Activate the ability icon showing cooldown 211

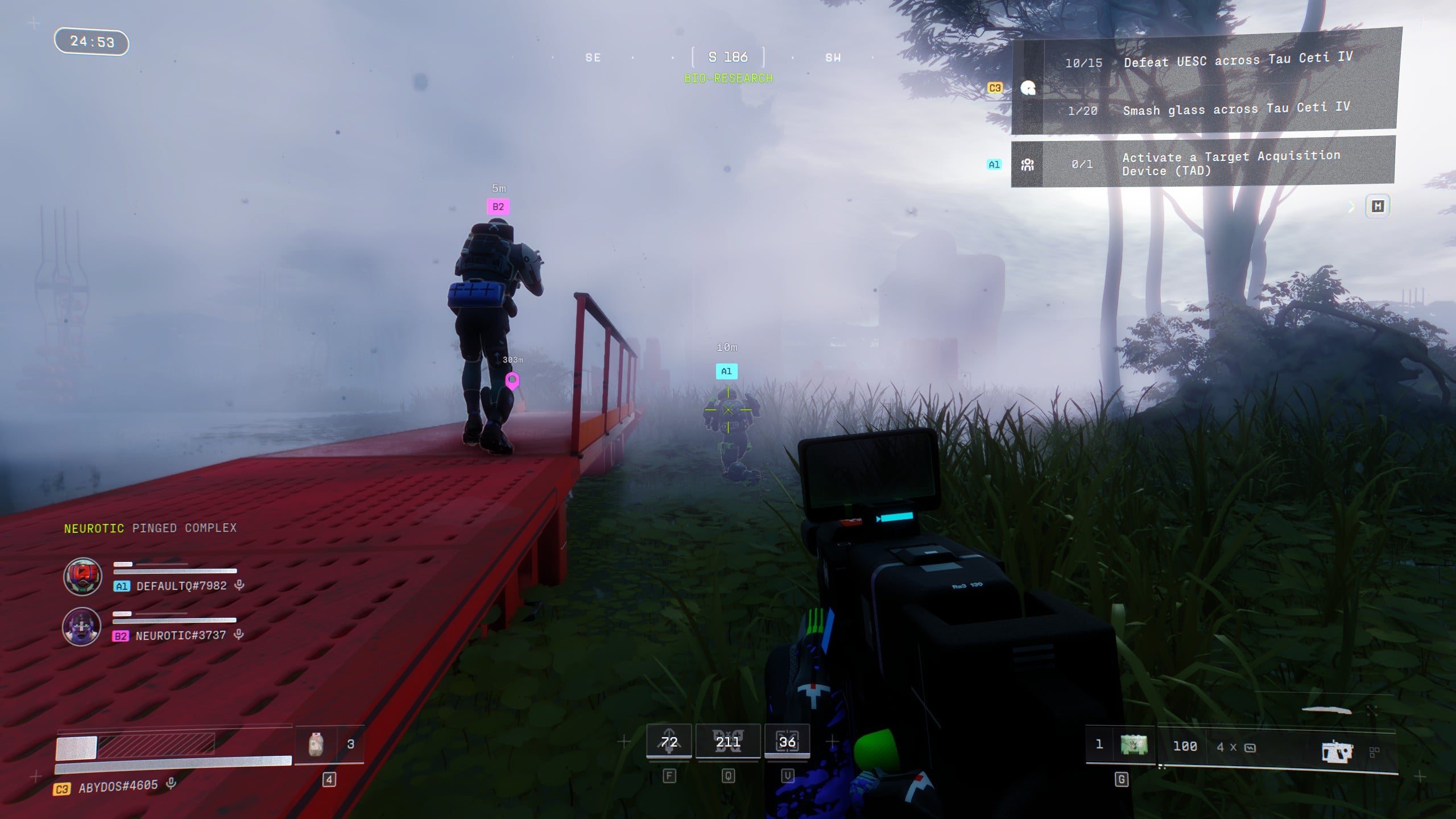(x=728, y=742)
